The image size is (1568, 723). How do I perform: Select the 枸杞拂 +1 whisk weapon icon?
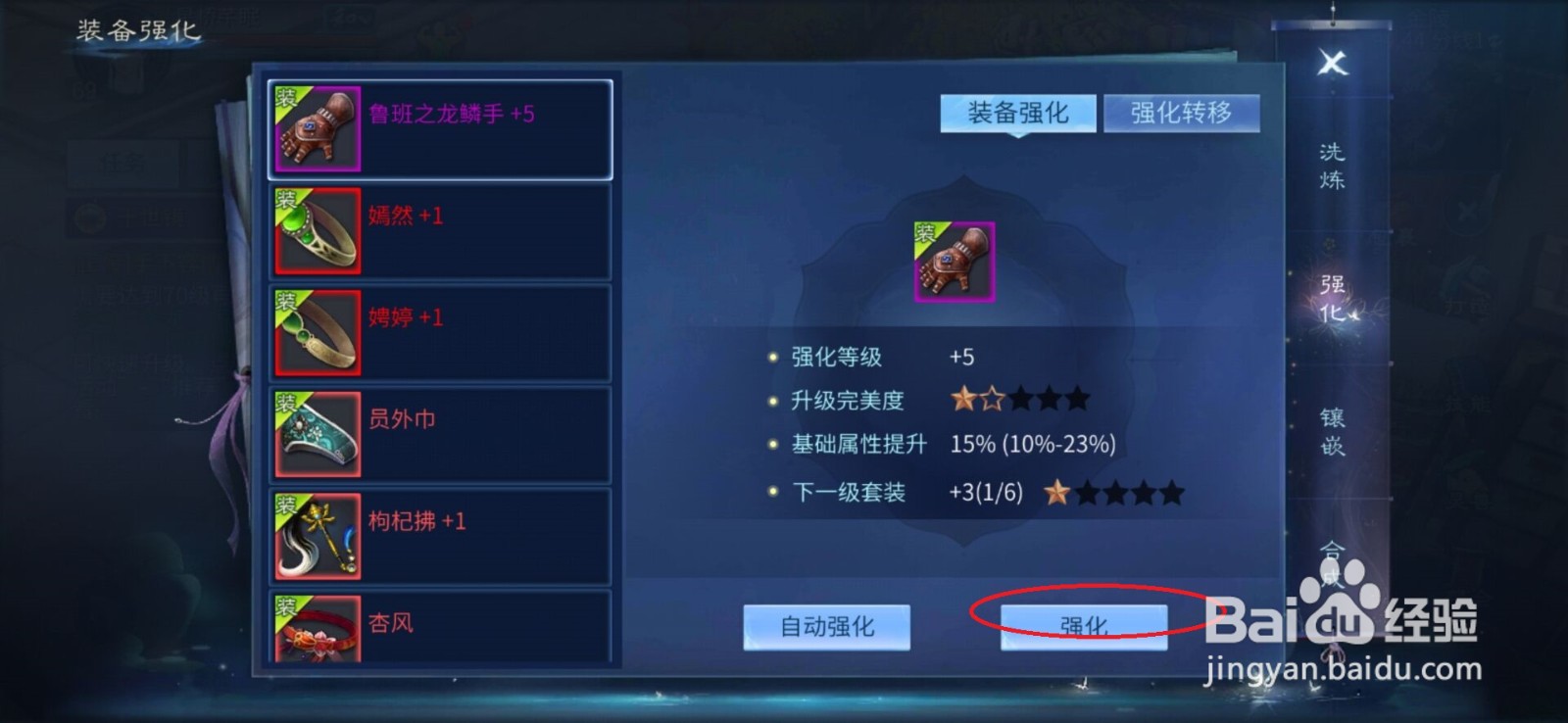click(318, 535)
